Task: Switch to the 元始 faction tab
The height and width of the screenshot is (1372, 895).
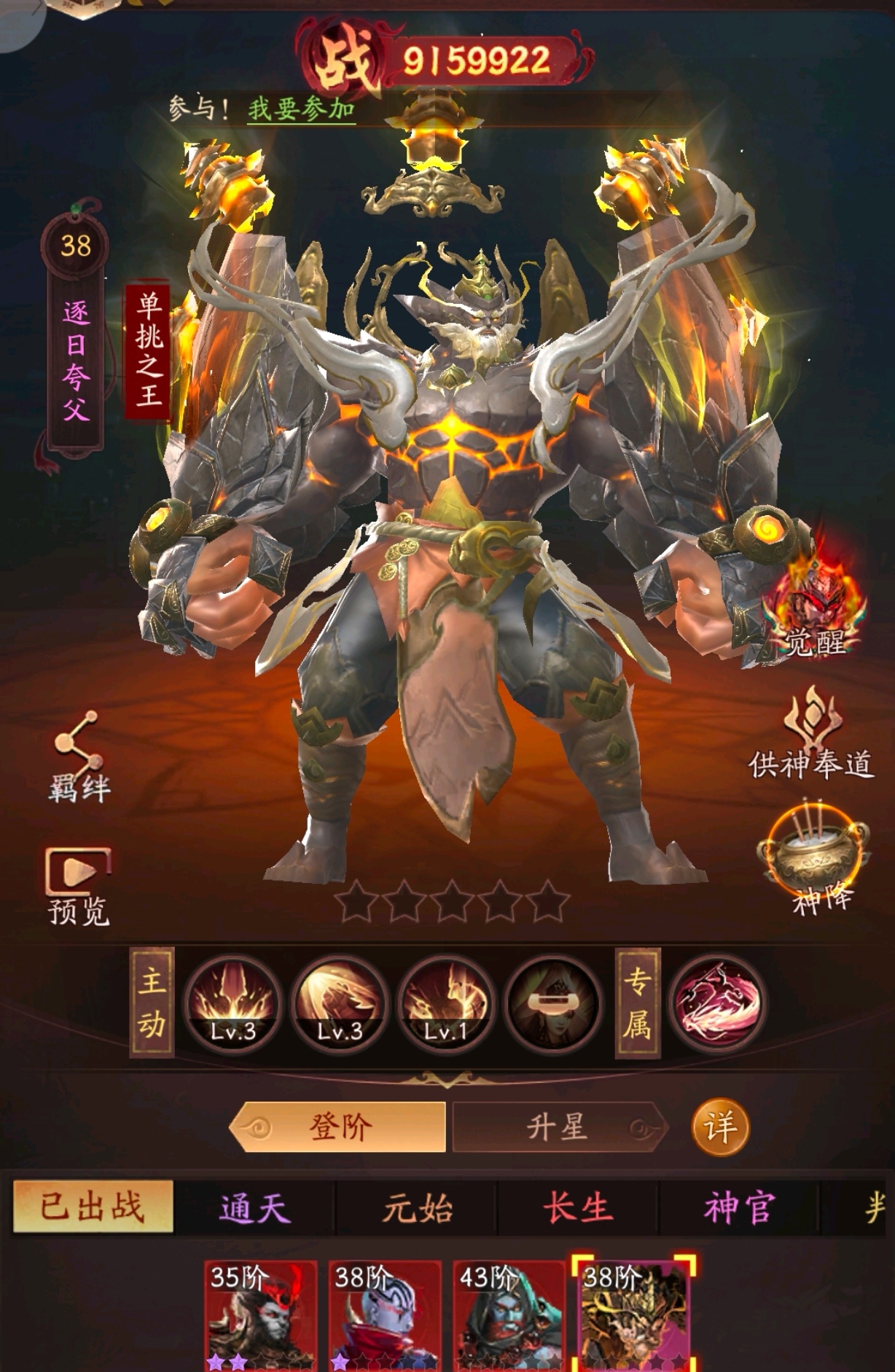Action: click(417, 1208)
